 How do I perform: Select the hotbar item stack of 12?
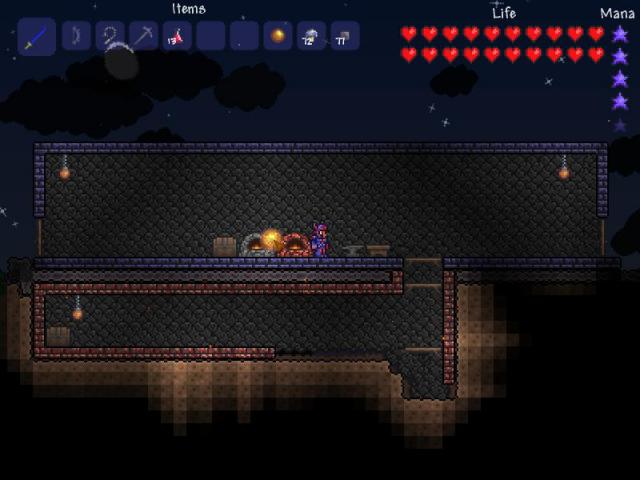(311, 37)
